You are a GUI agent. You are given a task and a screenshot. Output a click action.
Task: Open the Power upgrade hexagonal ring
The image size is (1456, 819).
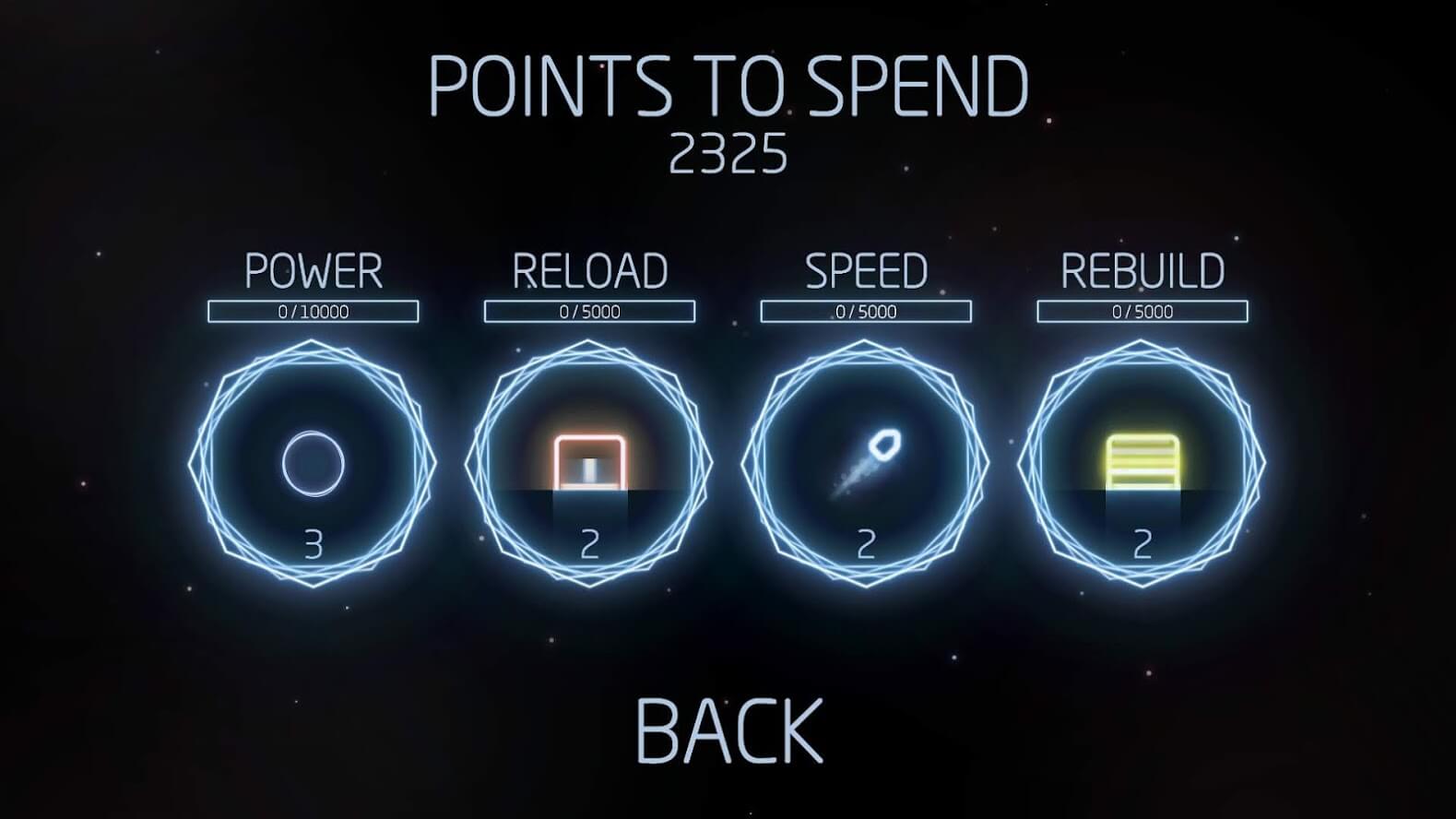[314, 461]
